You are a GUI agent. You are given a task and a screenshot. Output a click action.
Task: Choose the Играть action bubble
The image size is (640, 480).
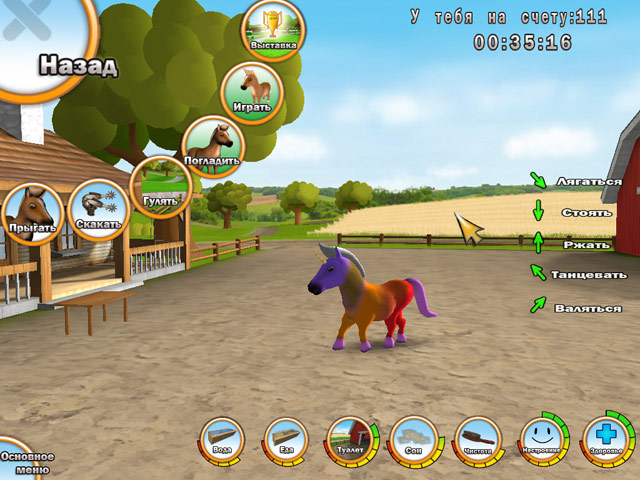(251, 92)
